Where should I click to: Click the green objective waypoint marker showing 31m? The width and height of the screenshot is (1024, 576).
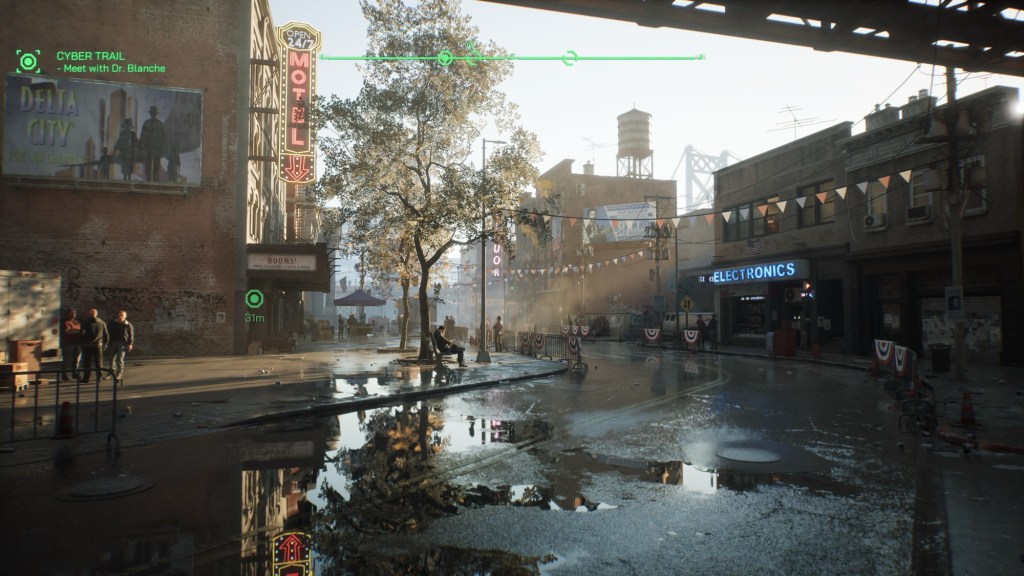coord(254,298)
